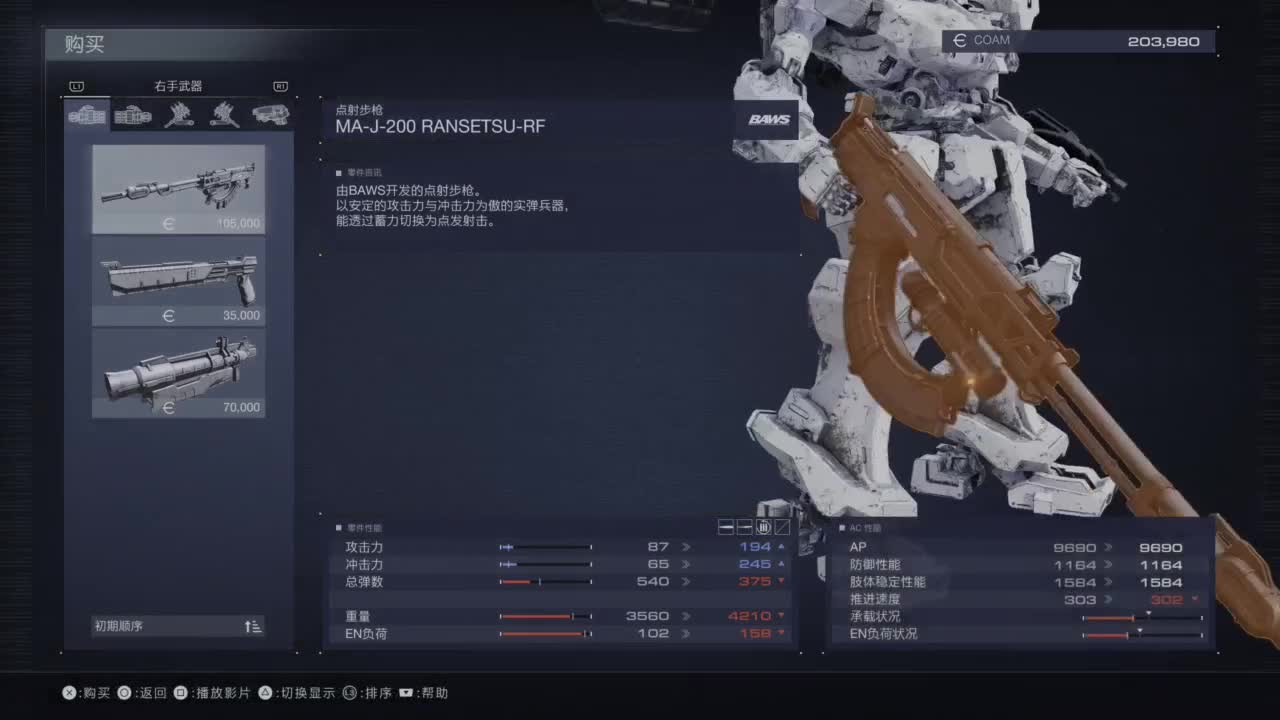Toggle the first stat display mode box
The width and height of the screenshot is (1280, 720).
(x=726, y=527)
